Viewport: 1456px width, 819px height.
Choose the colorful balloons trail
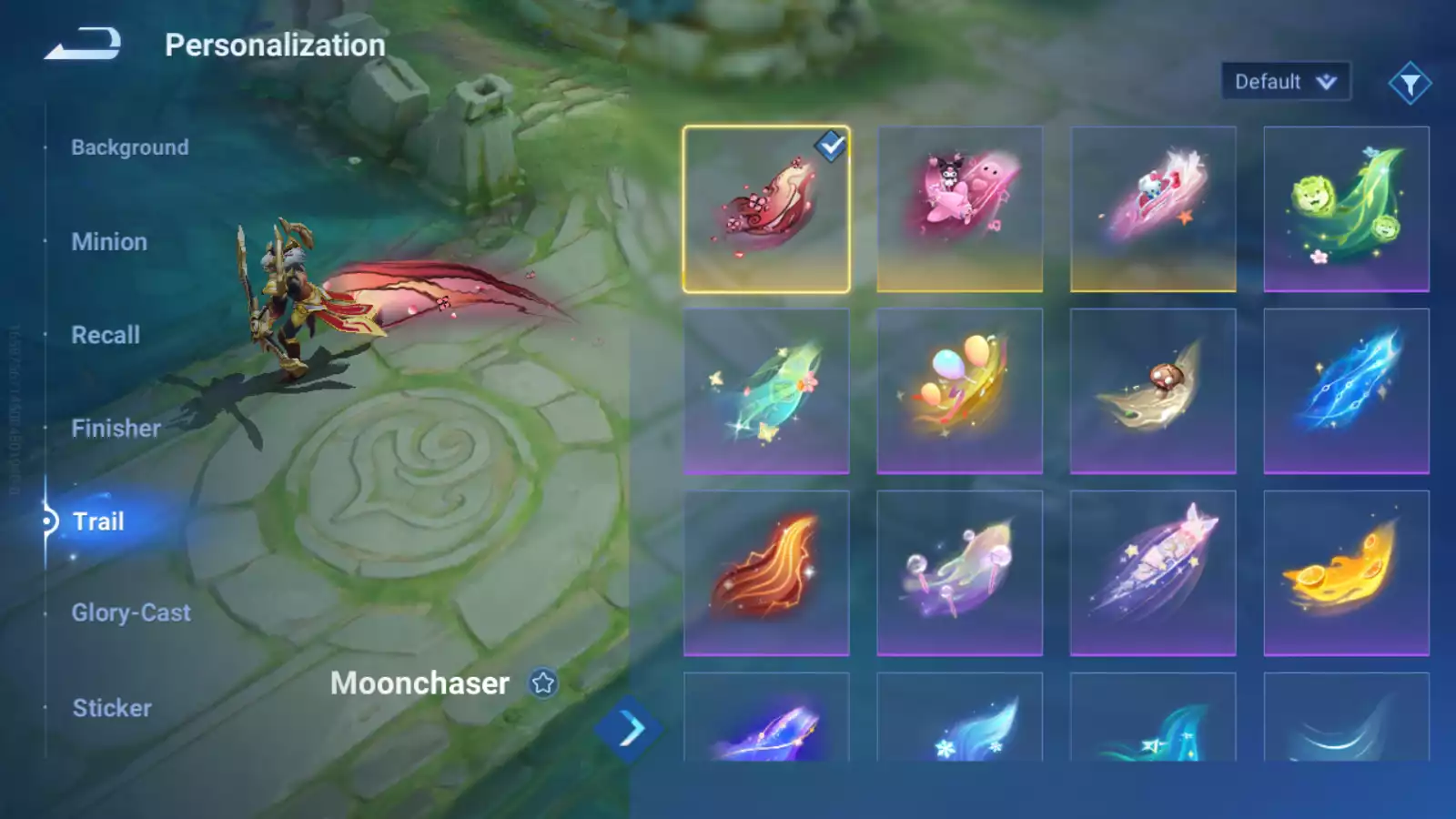959,391
